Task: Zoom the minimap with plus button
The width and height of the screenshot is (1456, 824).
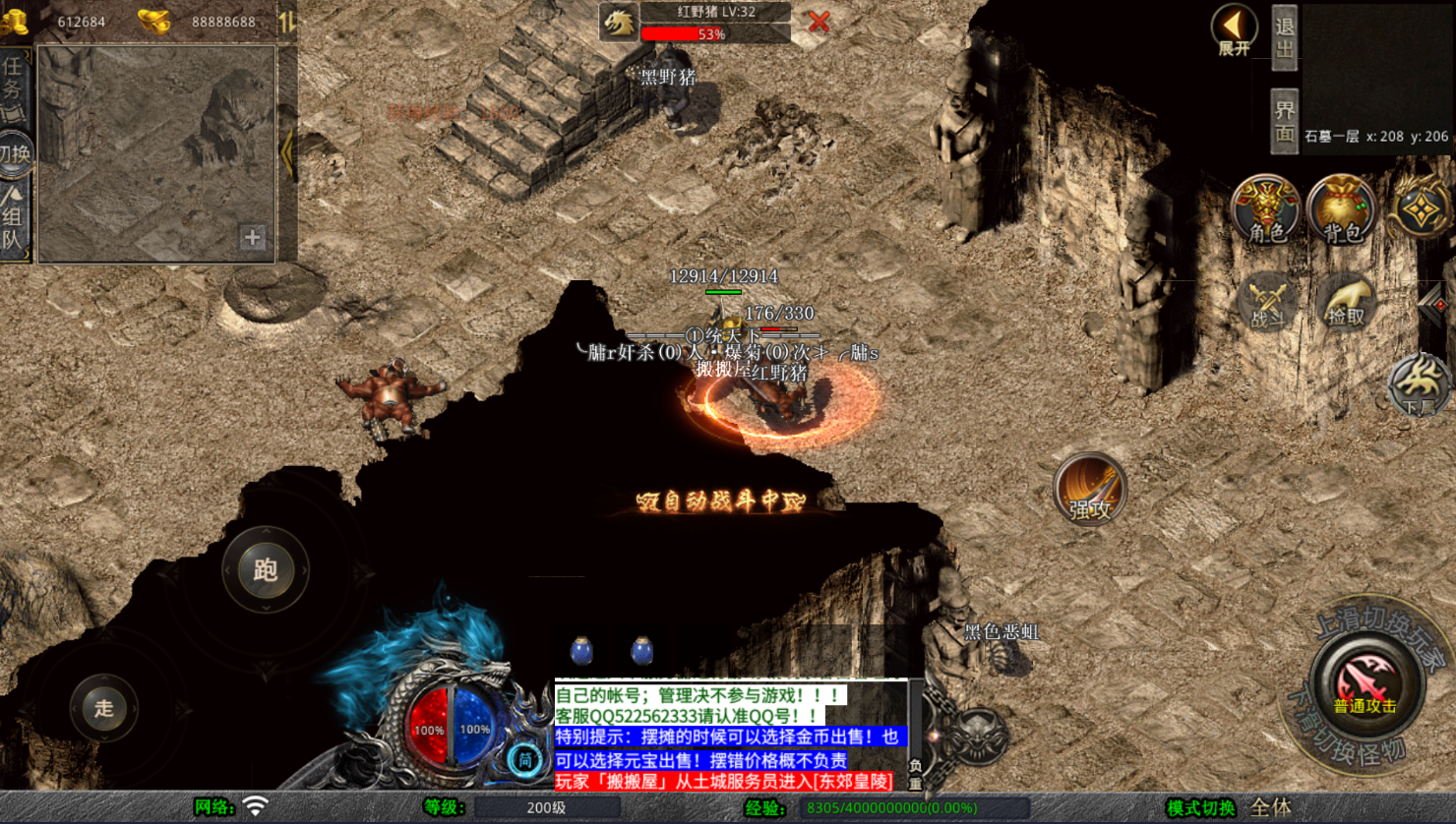Action: pyautogui.click(x=253, y=237)
